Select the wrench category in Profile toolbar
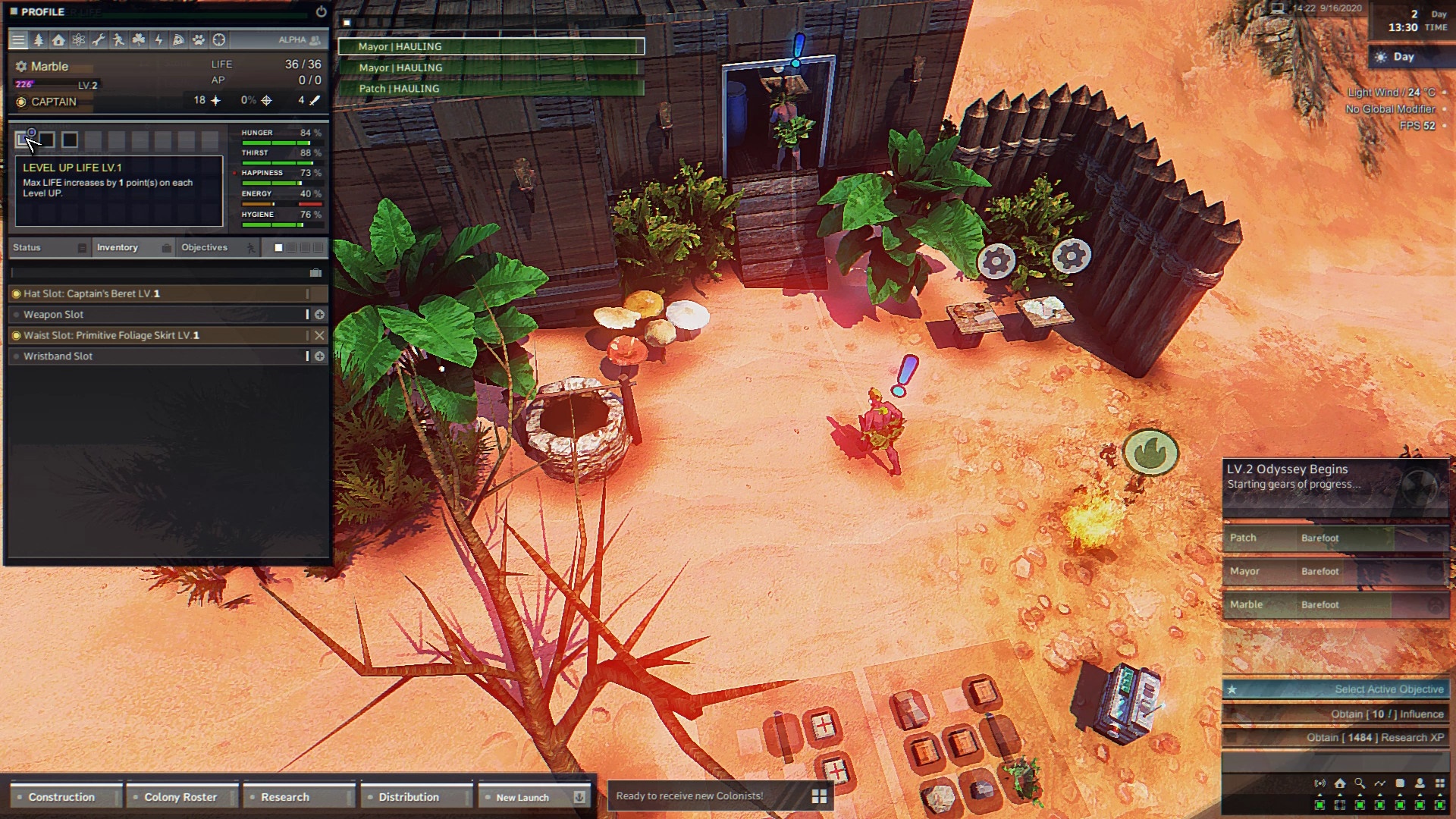This screenshot has height=819, width=1456. pos(99,39)
